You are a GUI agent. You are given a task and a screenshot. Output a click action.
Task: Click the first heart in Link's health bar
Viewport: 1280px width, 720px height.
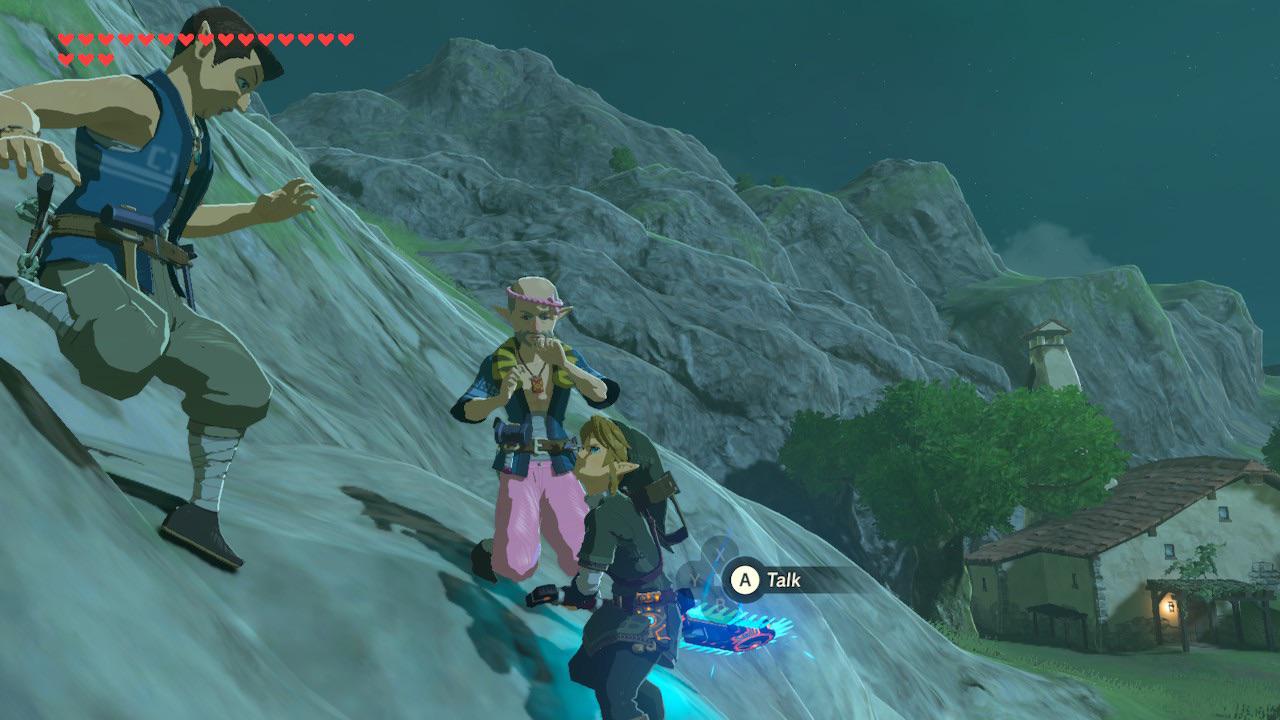(64, 38)
